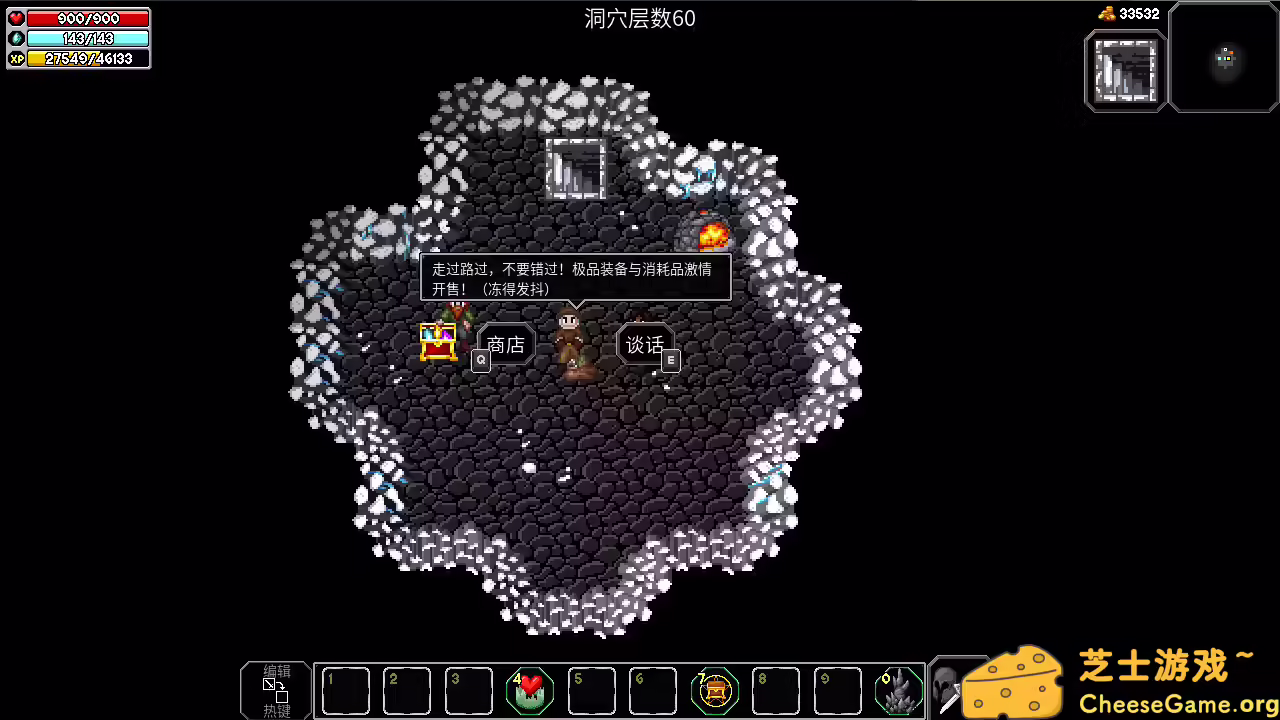Click the 洞穴层数60 floor title
Screen dimensions: 1280x720
639,18
